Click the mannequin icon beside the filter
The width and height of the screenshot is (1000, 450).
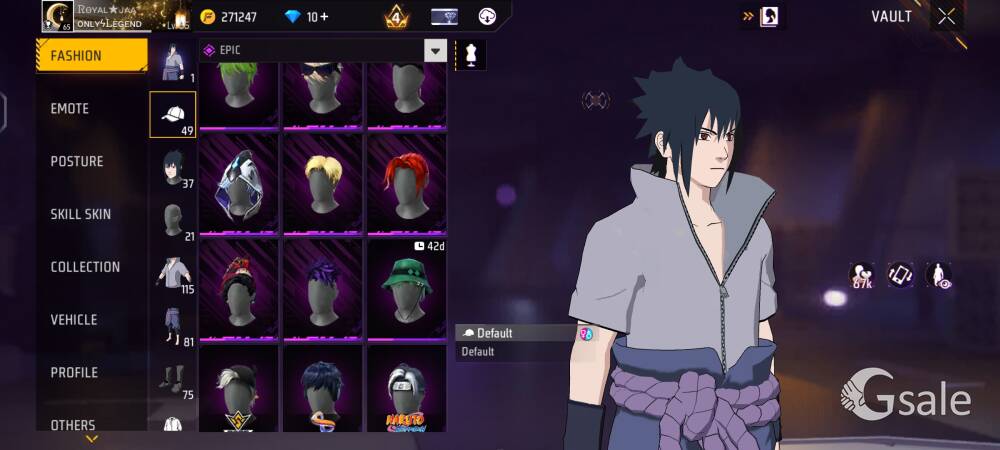[x=470, y=53]
